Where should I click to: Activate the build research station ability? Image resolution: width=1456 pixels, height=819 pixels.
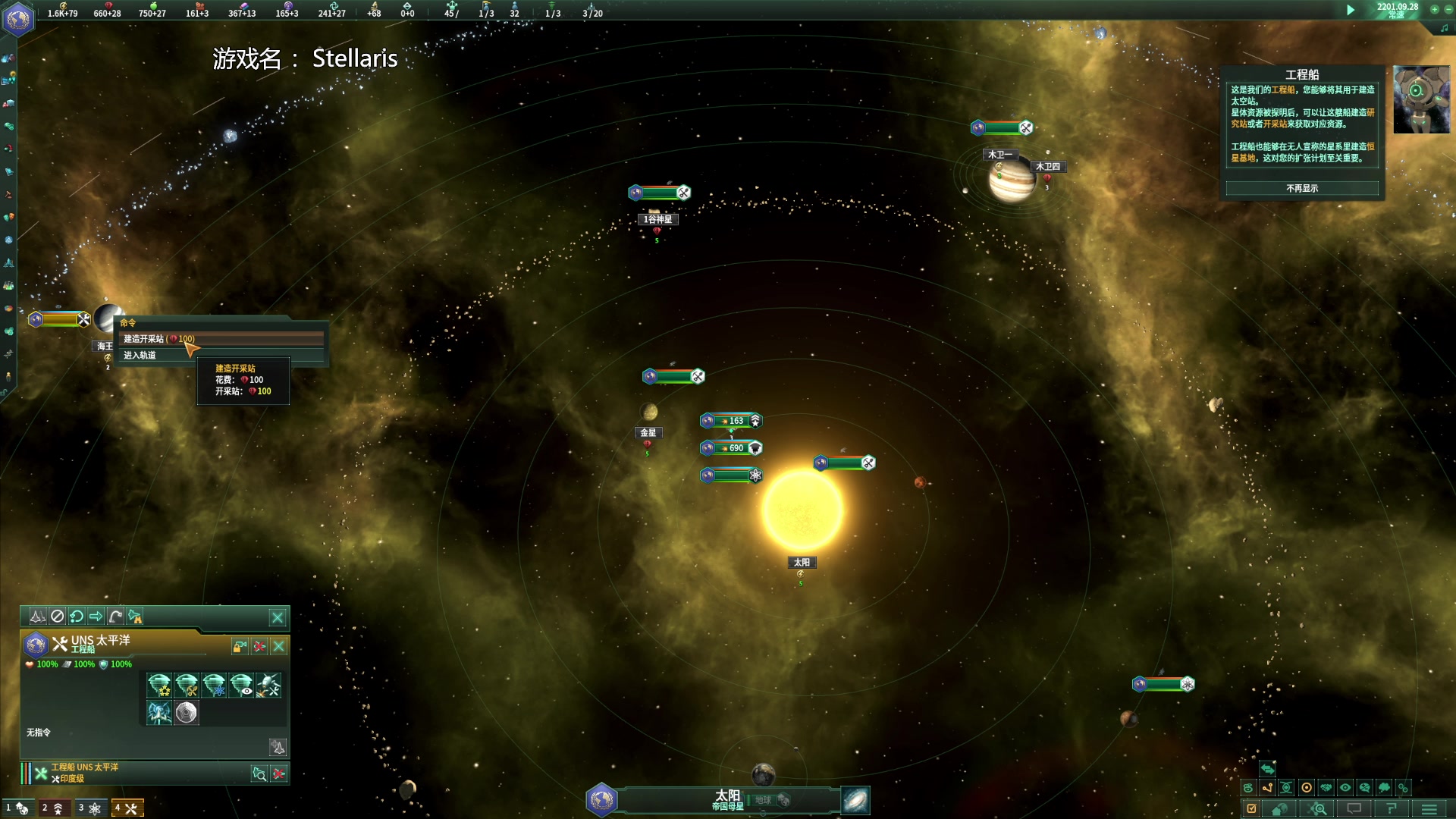(x=214, y=686)
